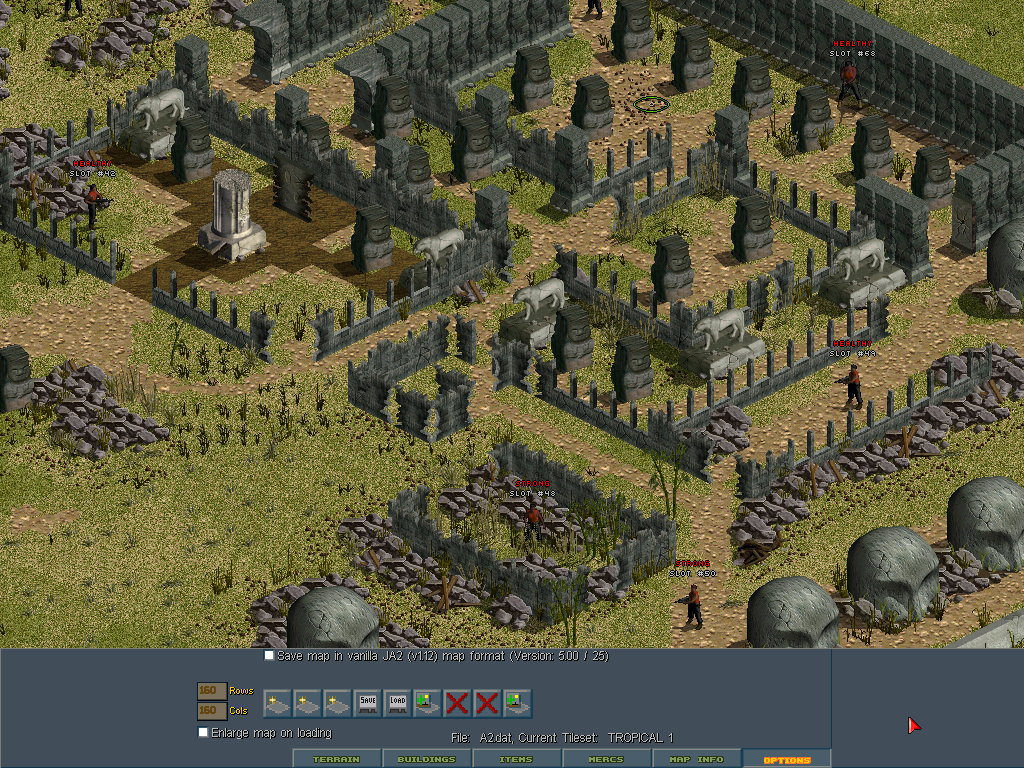
Task: Show the Mercs tab
Action: pos(606,759)
